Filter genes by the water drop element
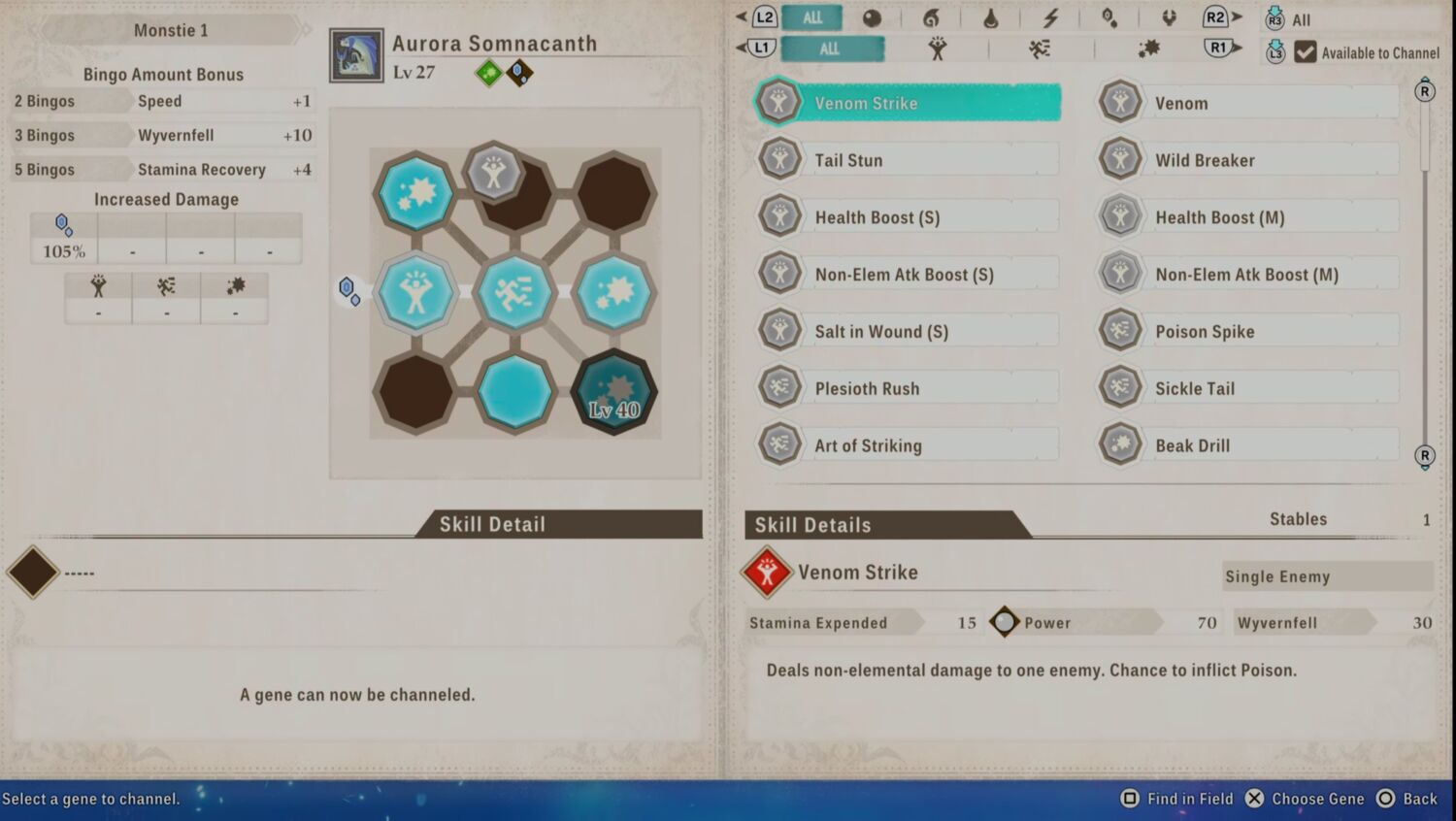Screen dimensions: 1456x821 tap(991, 17)
